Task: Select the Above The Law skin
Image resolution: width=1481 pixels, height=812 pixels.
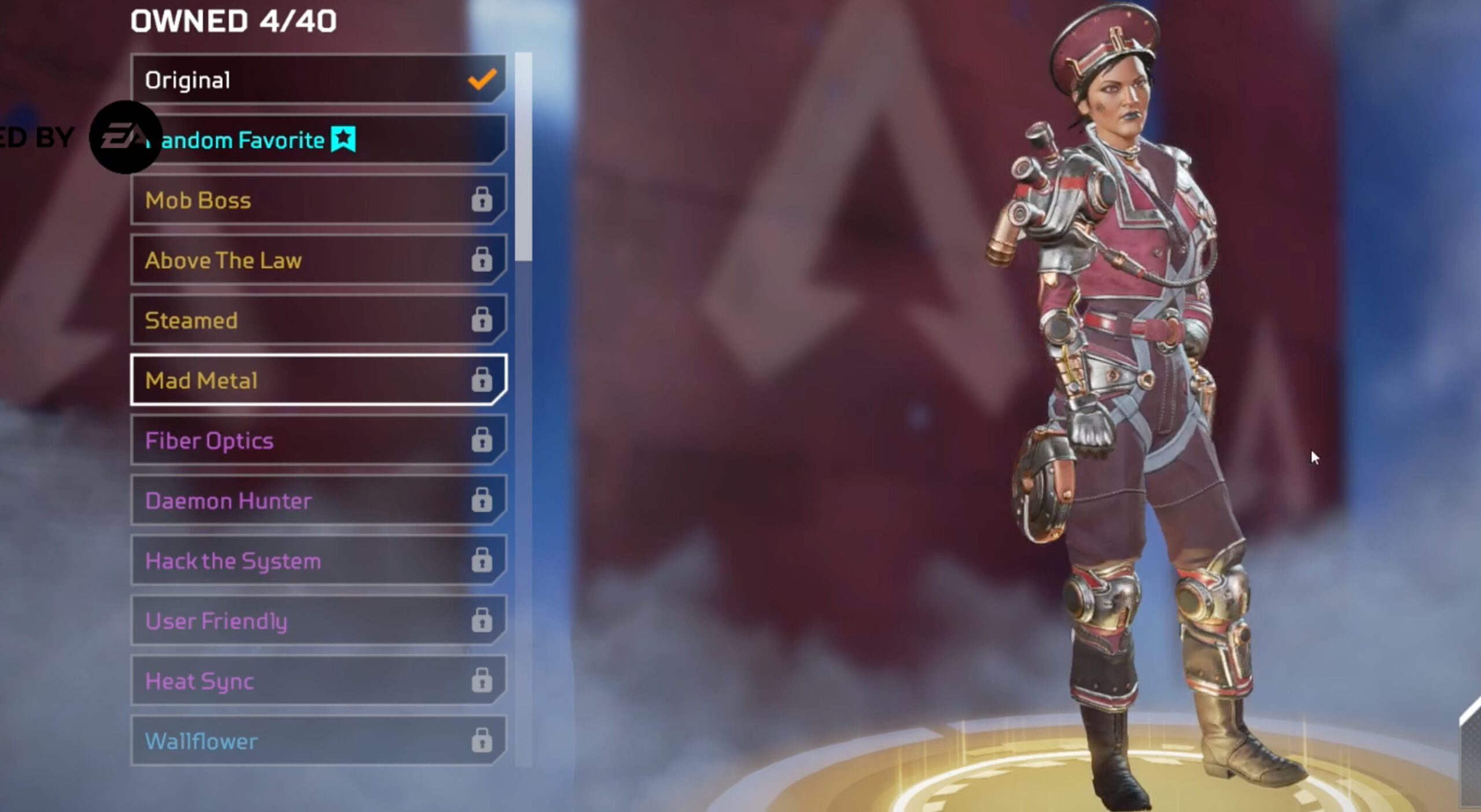Action: (318, 260)
